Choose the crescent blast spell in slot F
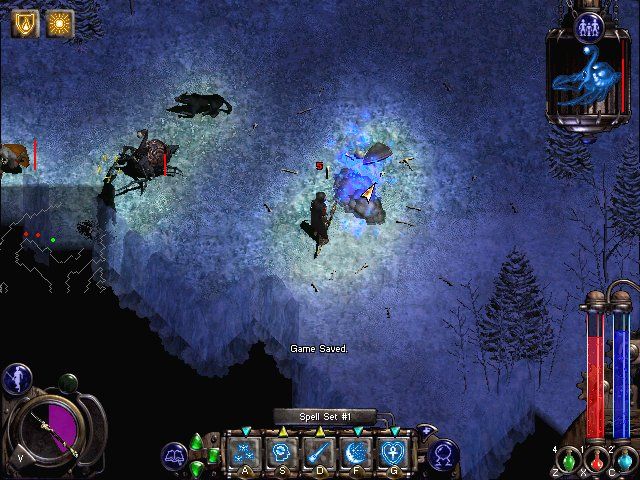This screenshot has height=480, width=640. [x=357, y=451]
